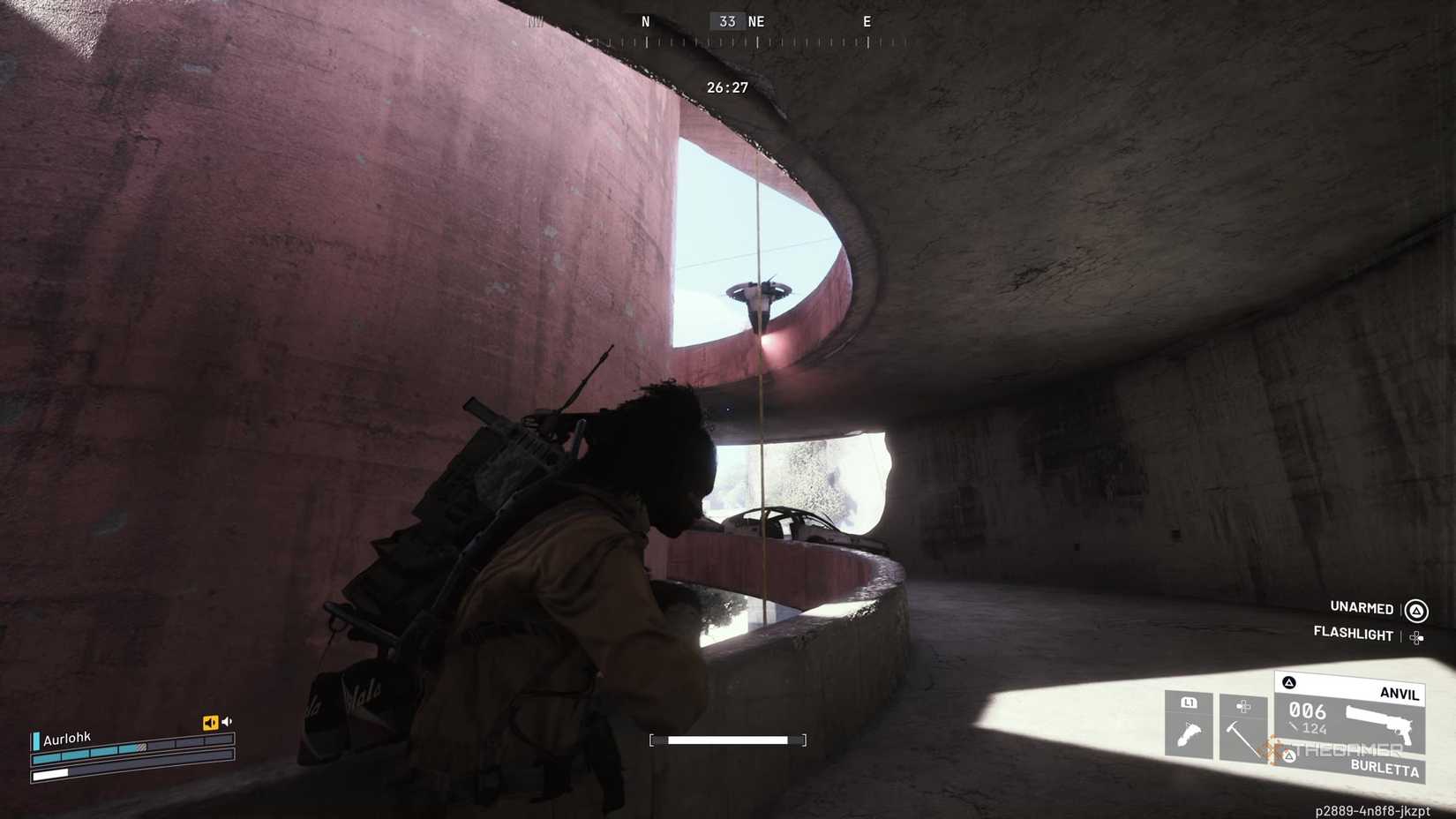Expand the L1 quick-slot selector
This screenshot has height=819, width=1456.
point(1189,703)
